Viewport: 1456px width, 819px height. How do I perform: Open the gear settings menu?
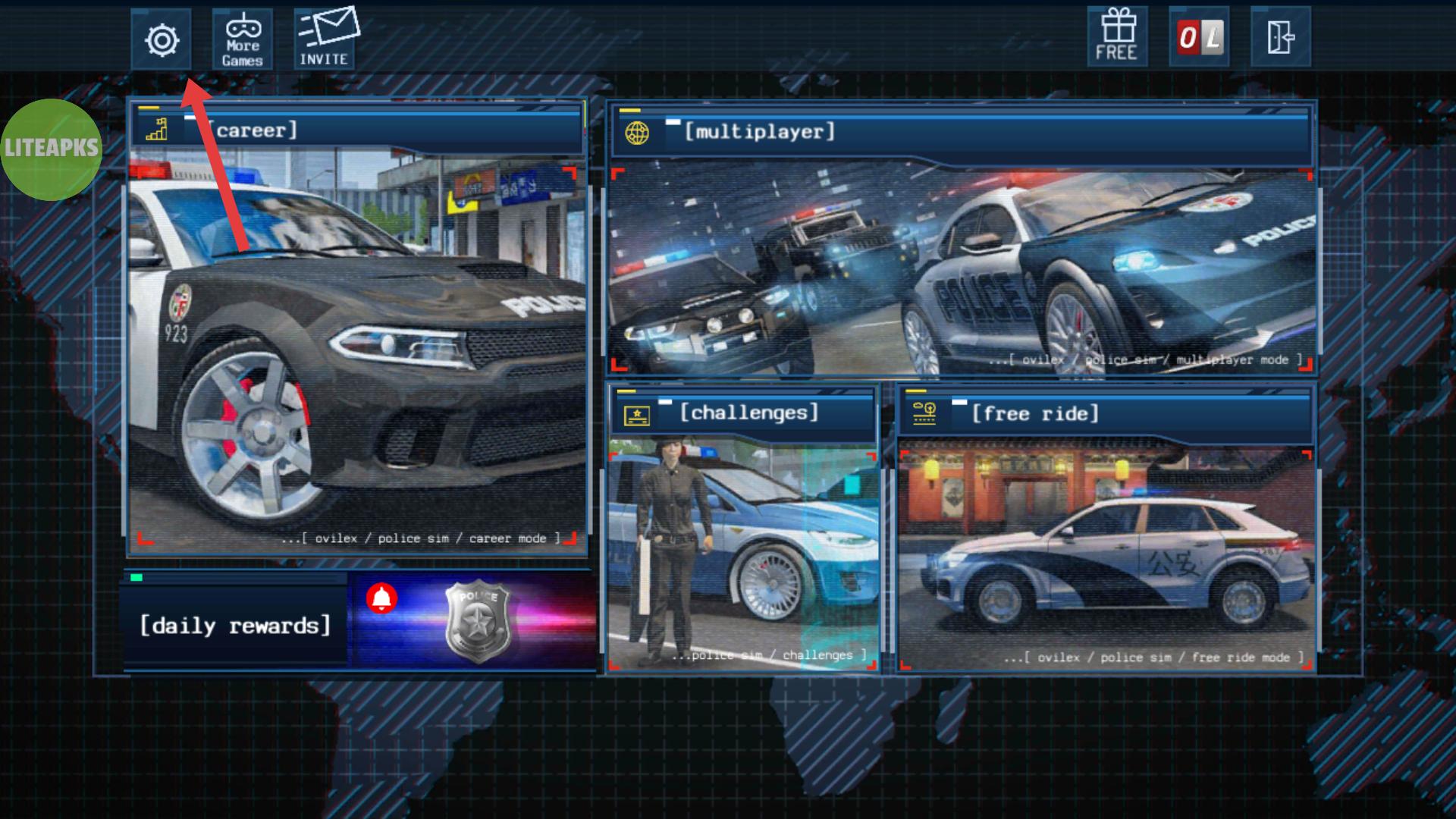click(x=162, y=39)
